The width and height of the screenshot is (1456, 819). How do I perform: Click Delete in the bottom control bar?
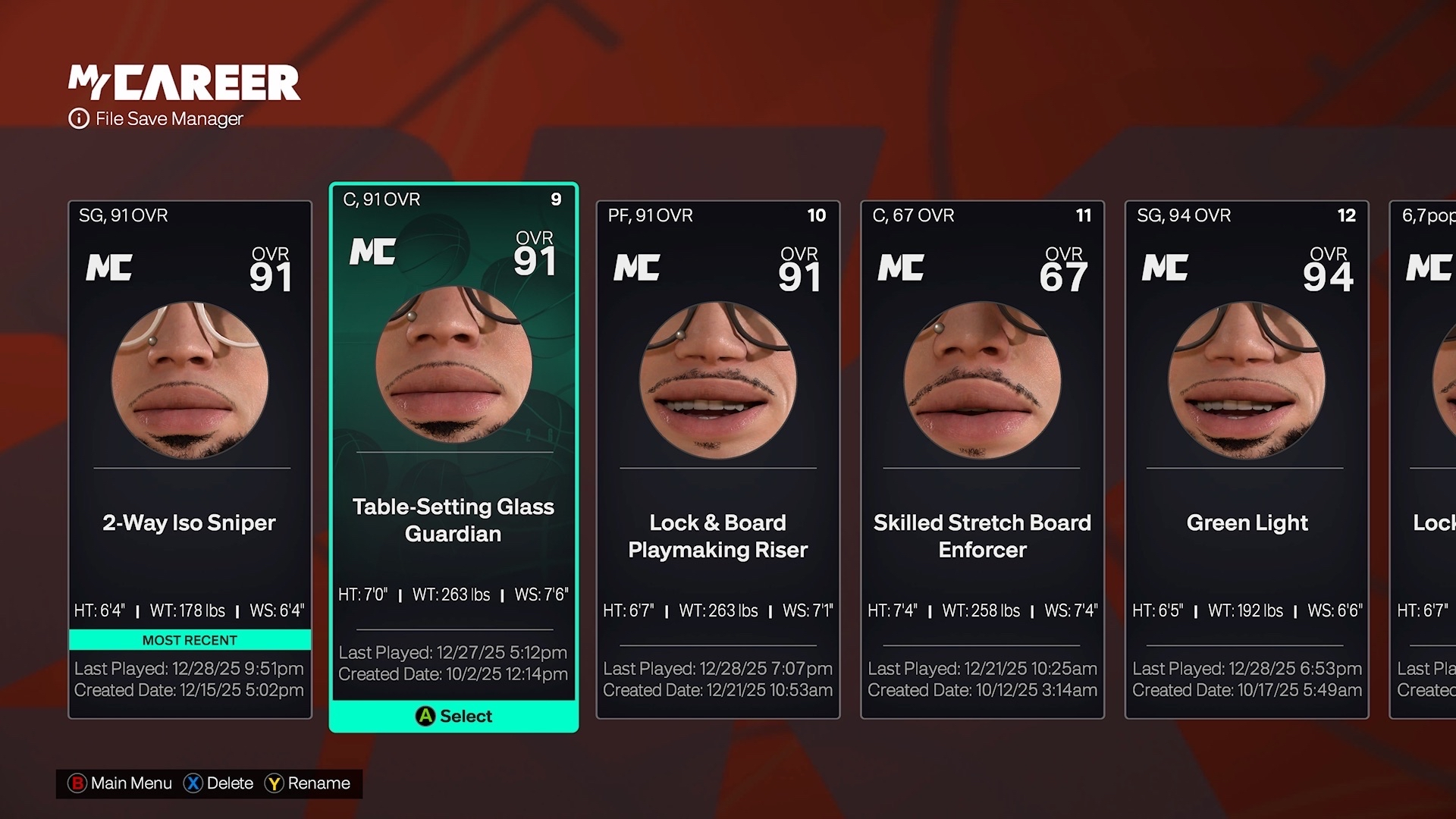pos(230,783)
